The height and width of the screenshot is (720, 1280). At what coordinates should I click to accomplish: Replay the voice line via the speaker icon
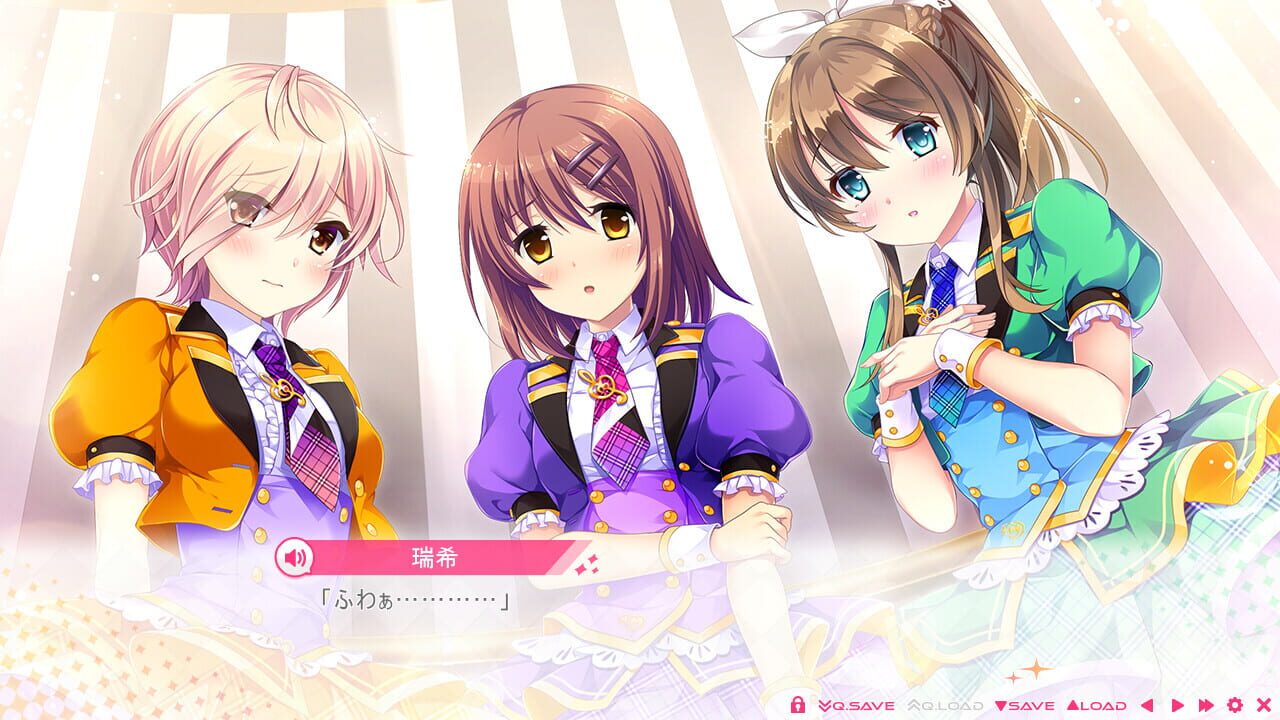(292, 558)
